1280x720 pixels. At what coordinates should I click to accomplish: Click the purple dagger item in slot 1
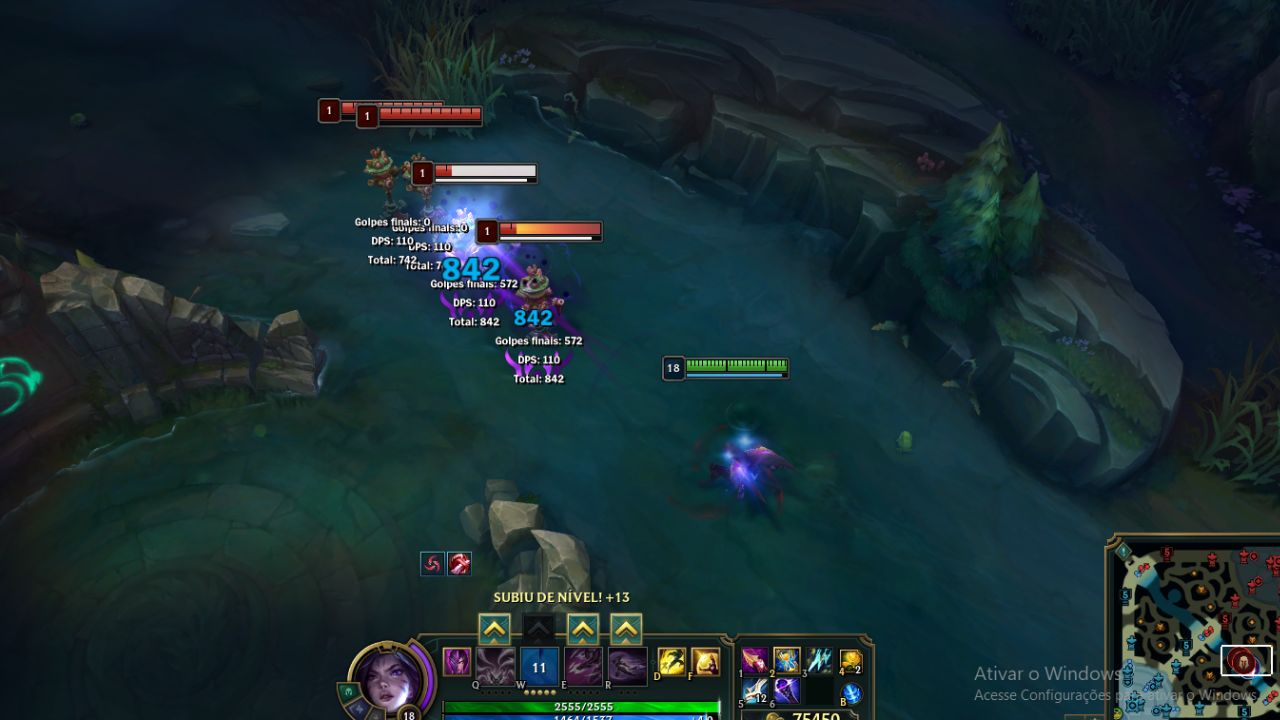[x=755, y=662]
